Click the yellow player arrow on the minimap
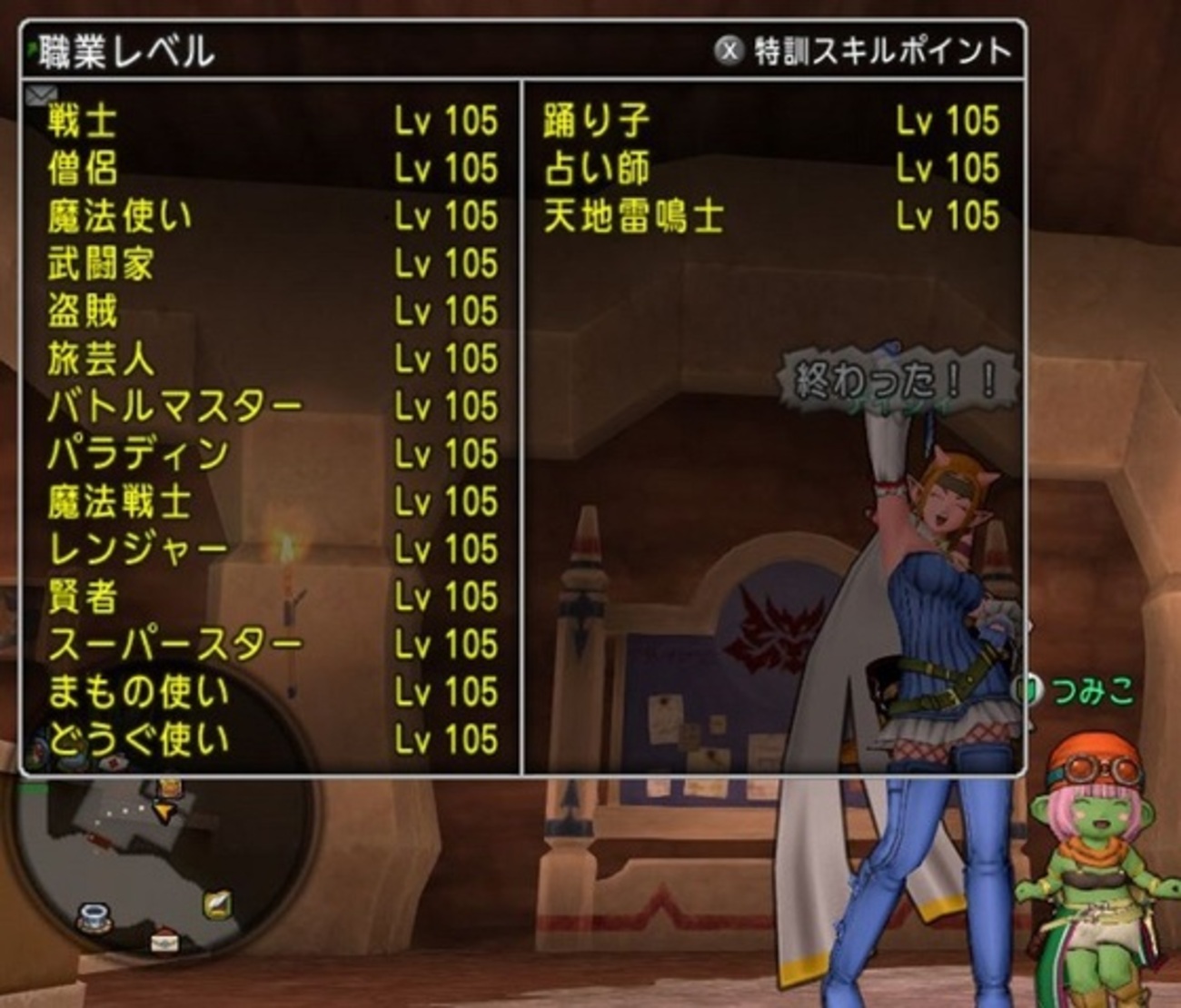 [x=164, y=812]
